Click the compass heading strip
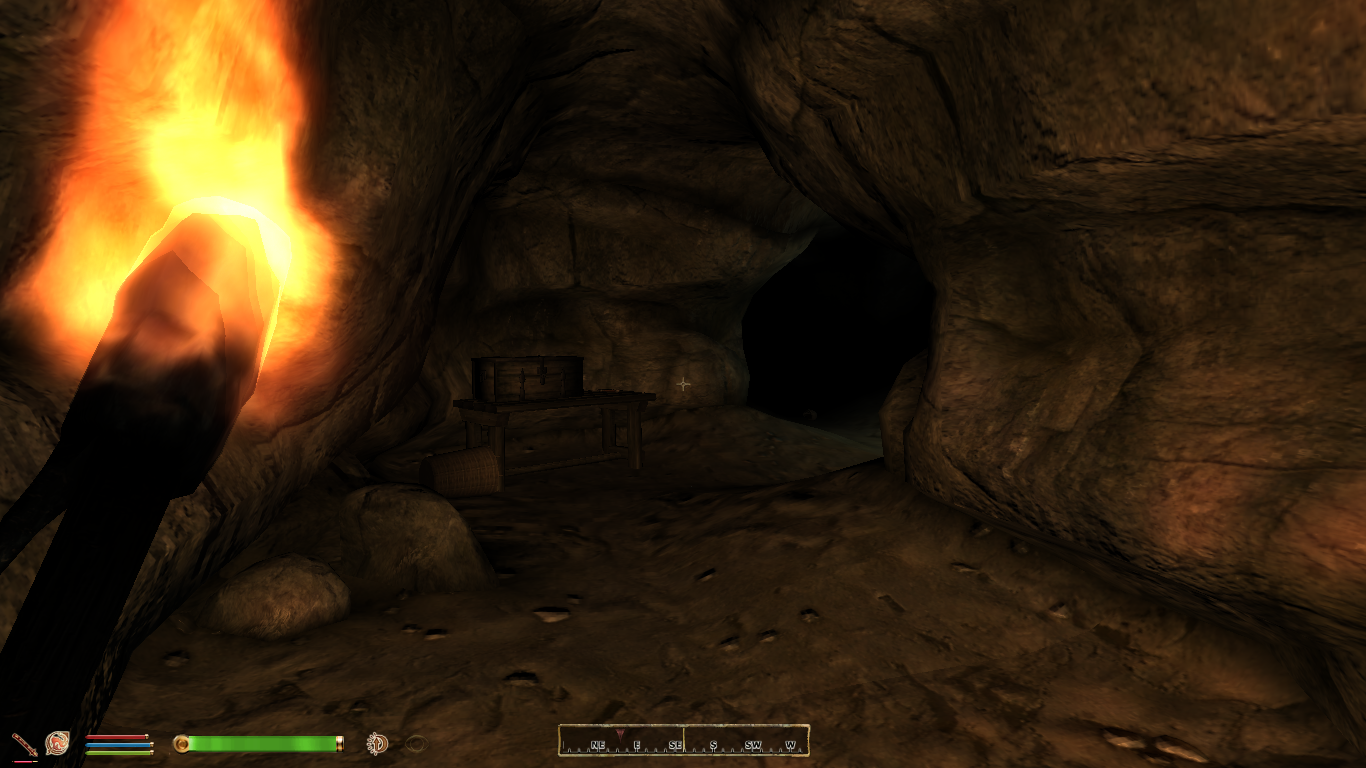1366x768 pixels. [x=683, y=740]
